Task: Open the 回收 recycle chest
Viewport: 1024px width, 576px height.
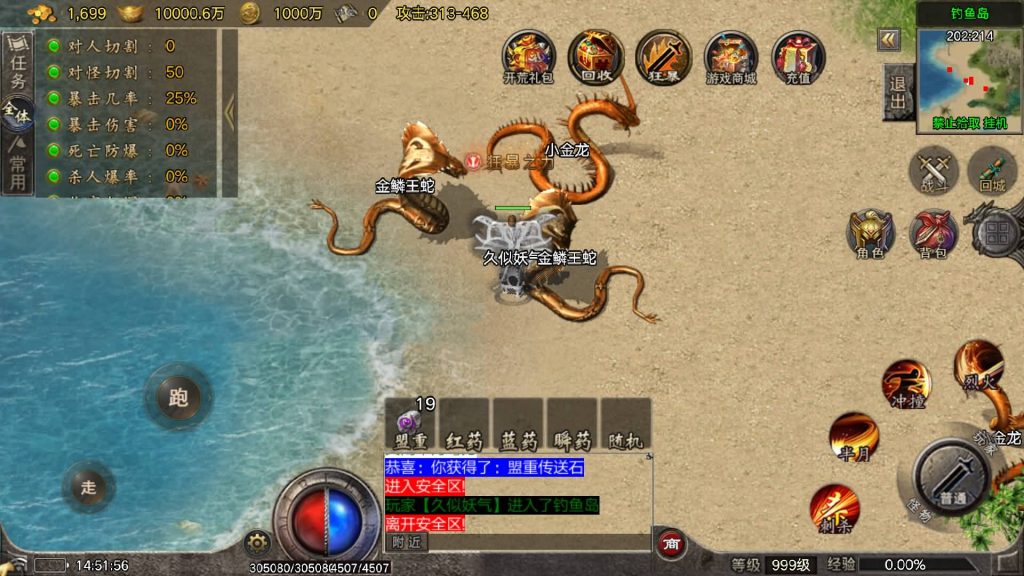Action: tap(596, 56)
